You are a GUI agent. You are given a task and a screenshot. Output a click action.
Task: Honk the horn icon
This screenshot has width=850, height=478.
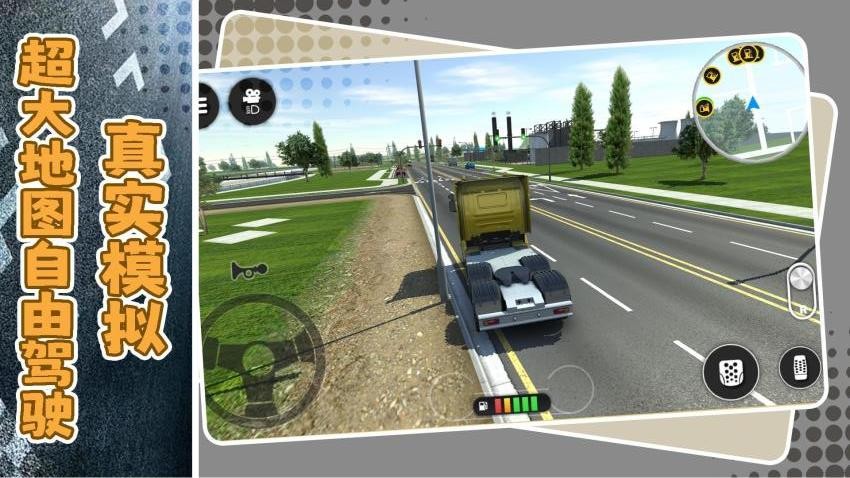243,270
